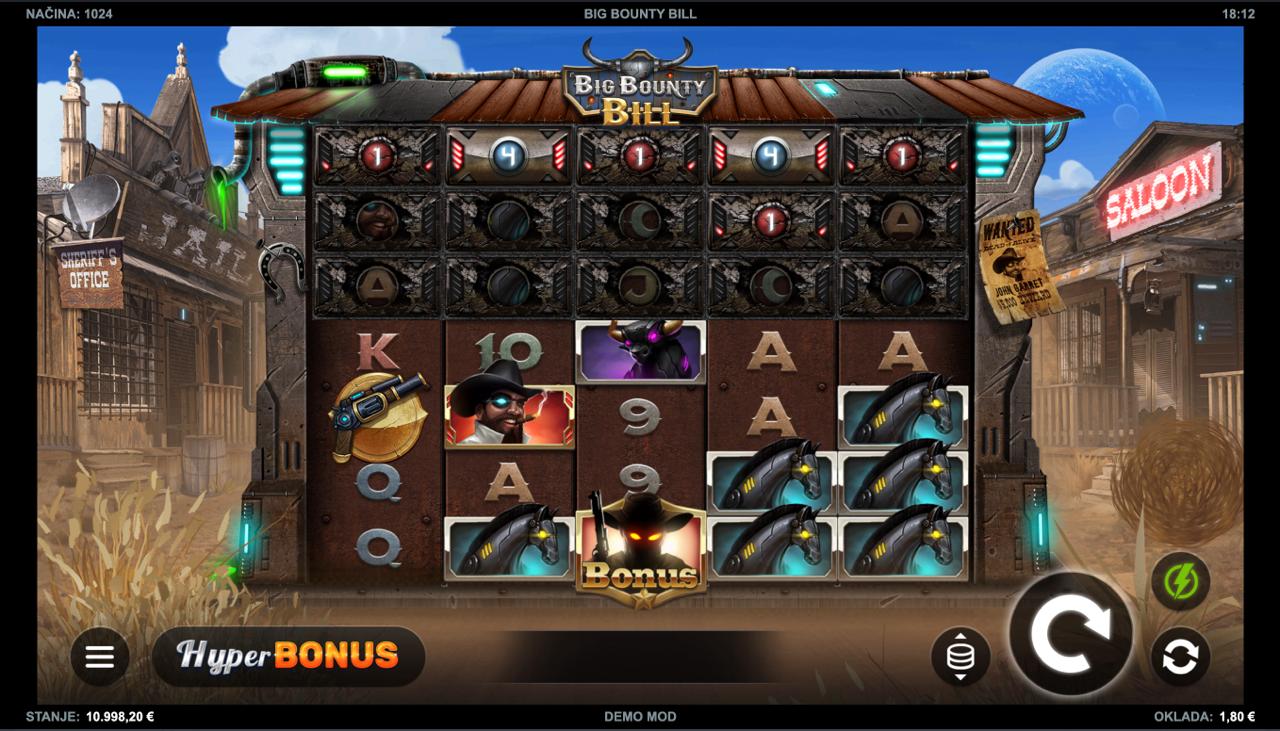Activate the autoplay circular arrows button
Image resolution: width=1280 pixels, height=731 pixels.
tap(1180, 657)
